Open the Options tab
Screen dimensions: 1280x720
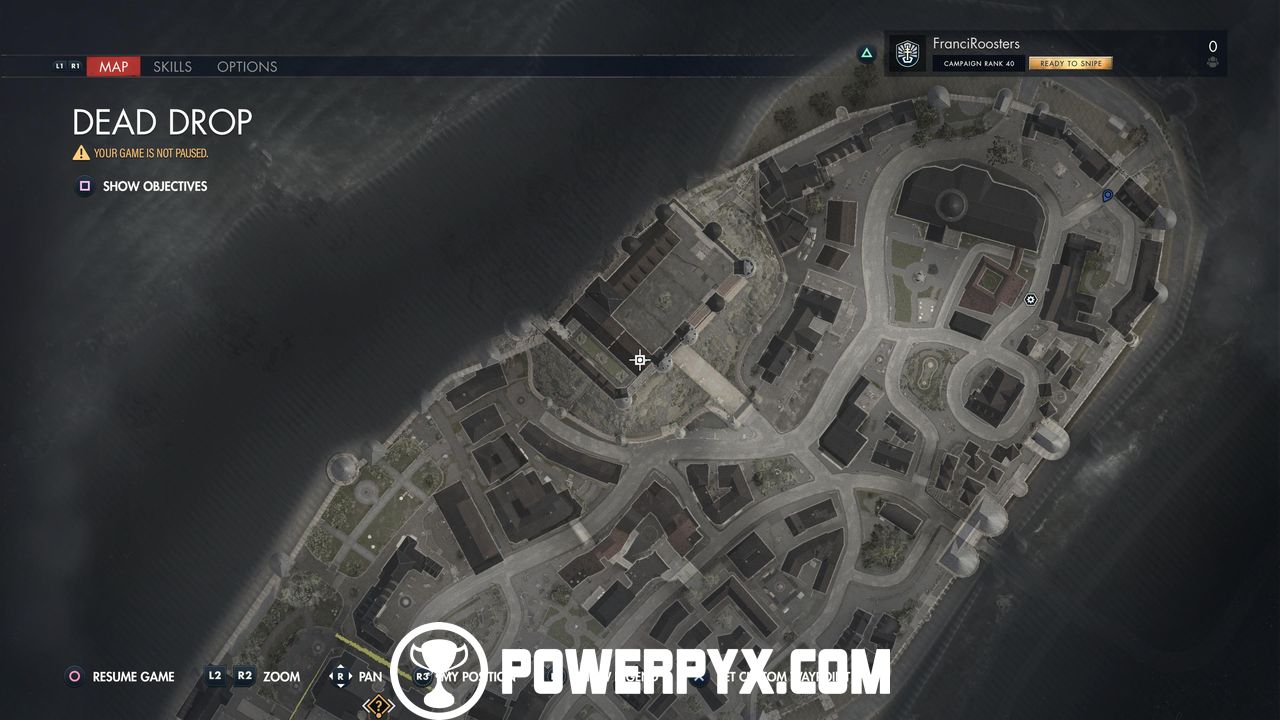pos(247,67)
